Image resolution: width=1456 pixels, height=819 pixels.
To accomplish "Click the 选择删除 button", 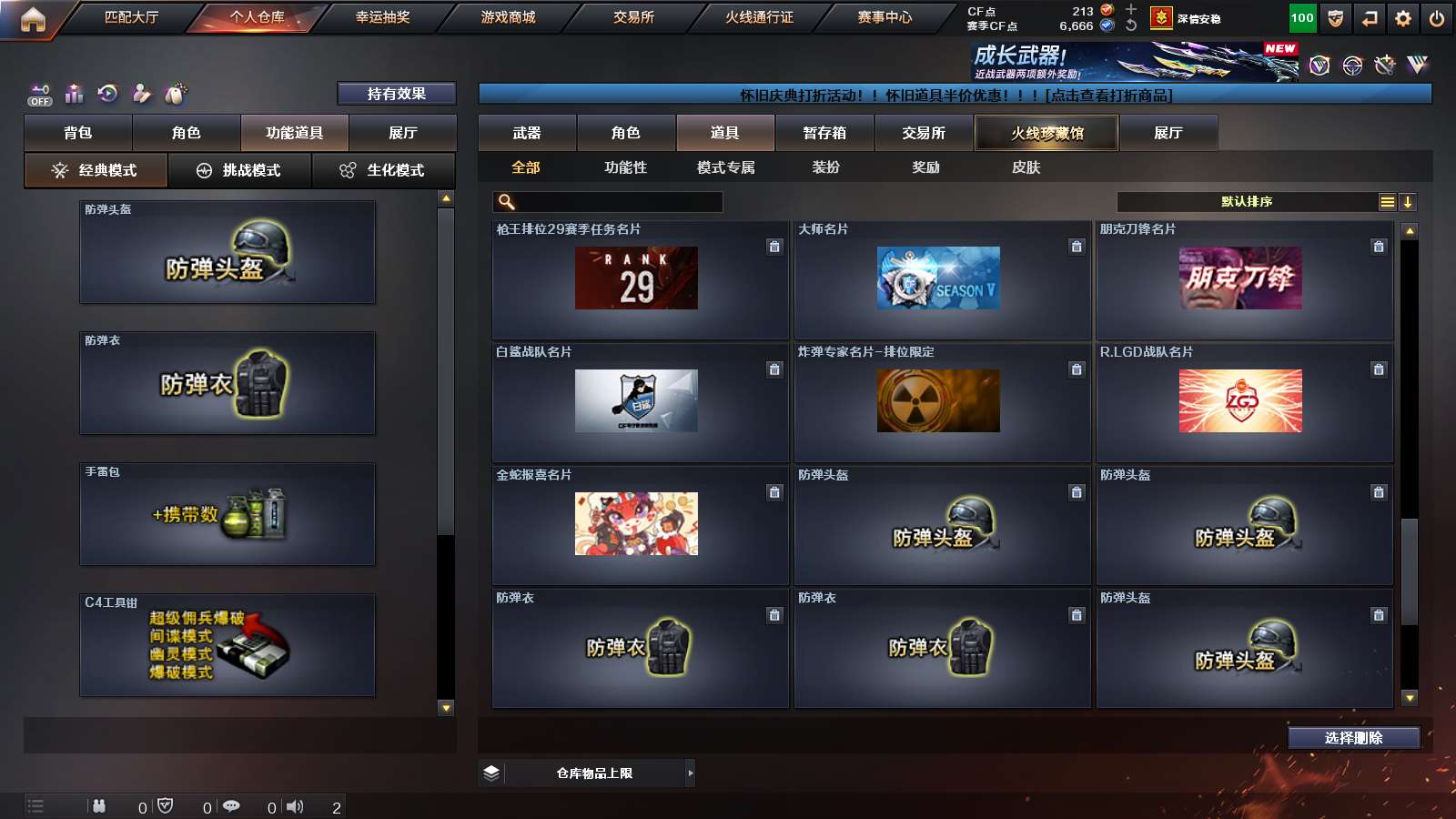I will coord(1353,738).
